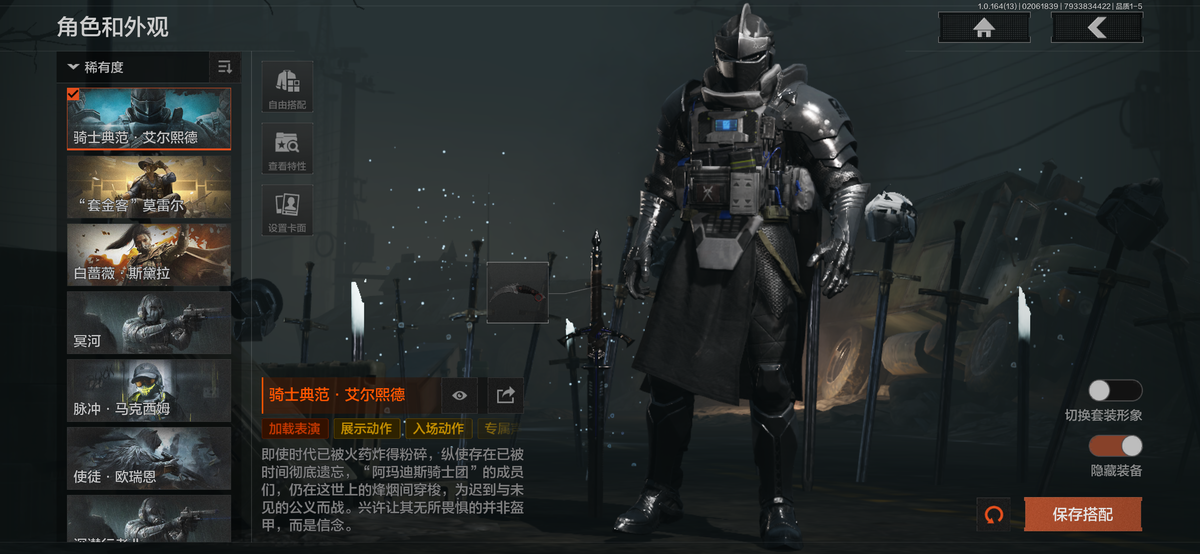
Task: Switch to the 入场动作 tab
Action: [438, 429]
